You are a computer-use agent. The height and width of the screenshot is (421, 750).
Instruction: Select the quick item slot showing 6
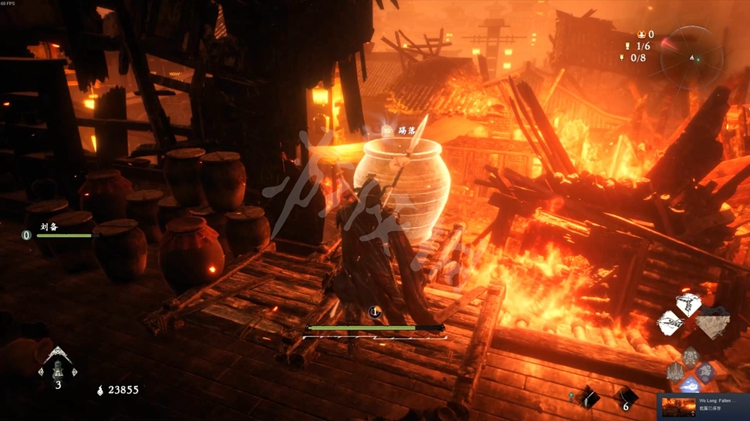click(626, 397)
